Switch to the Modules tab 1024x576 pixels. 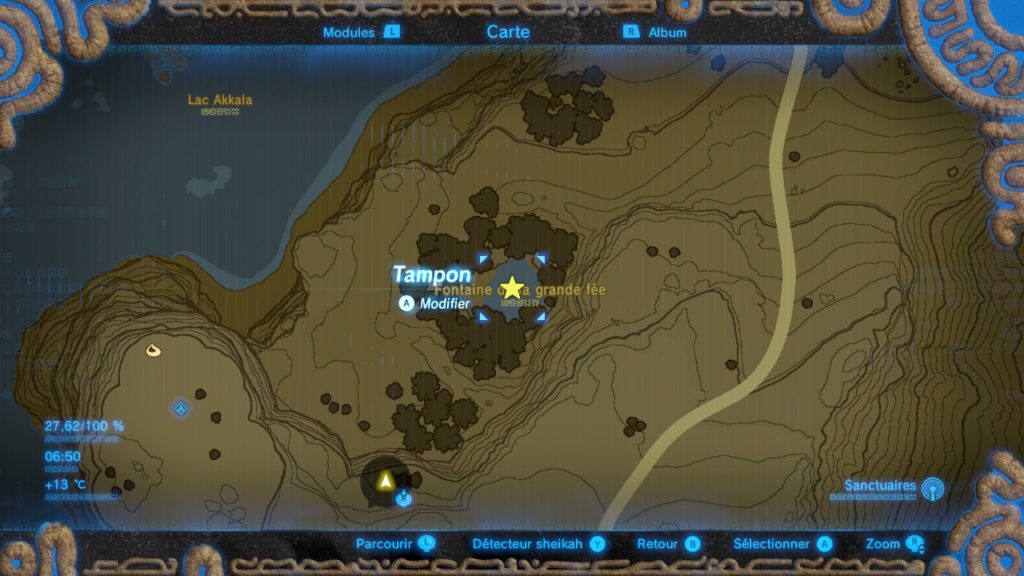(x=360, y=32)
